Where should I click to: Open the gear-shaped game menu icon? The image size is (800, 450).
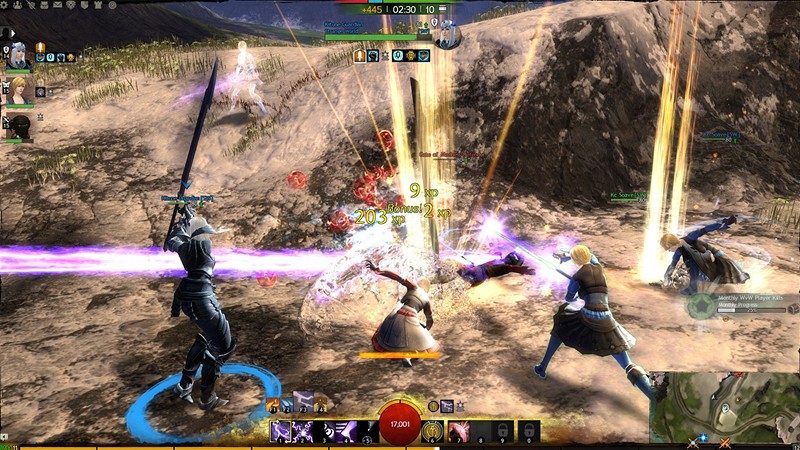tap(4, 6)
